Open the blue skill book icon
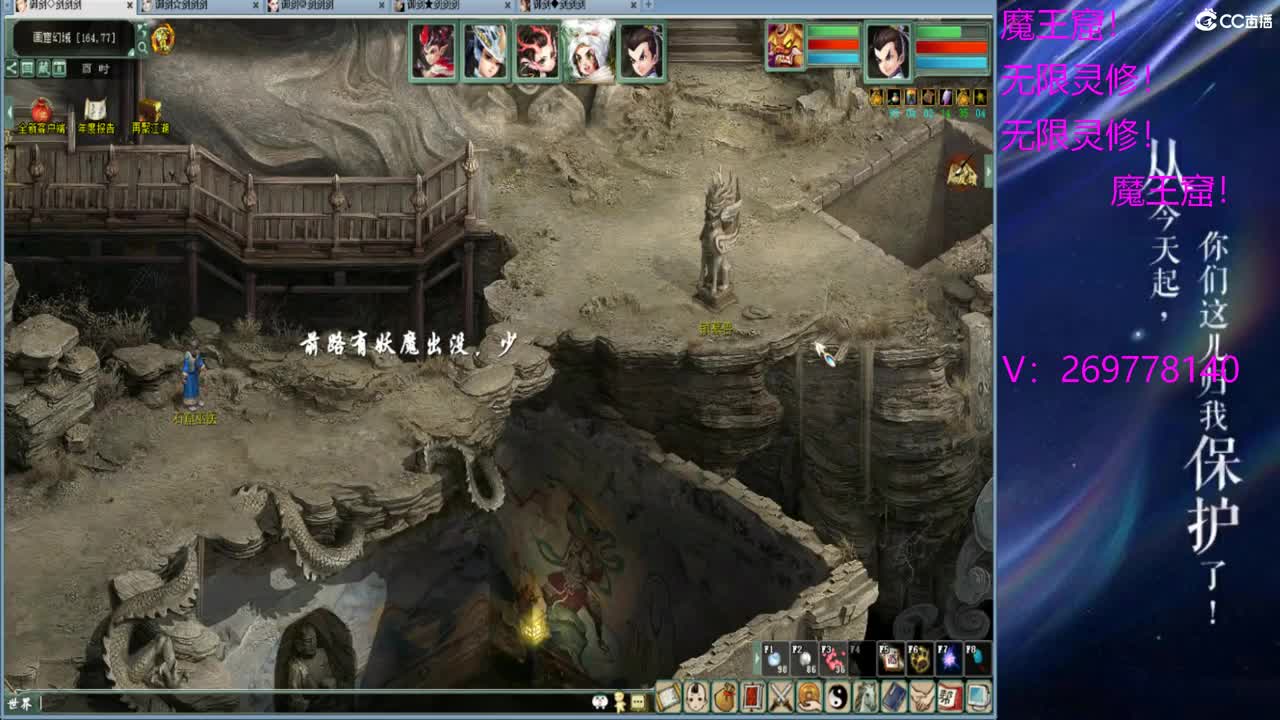The height and width of the screenshot is (720, 1280). (x=893, y=697)
